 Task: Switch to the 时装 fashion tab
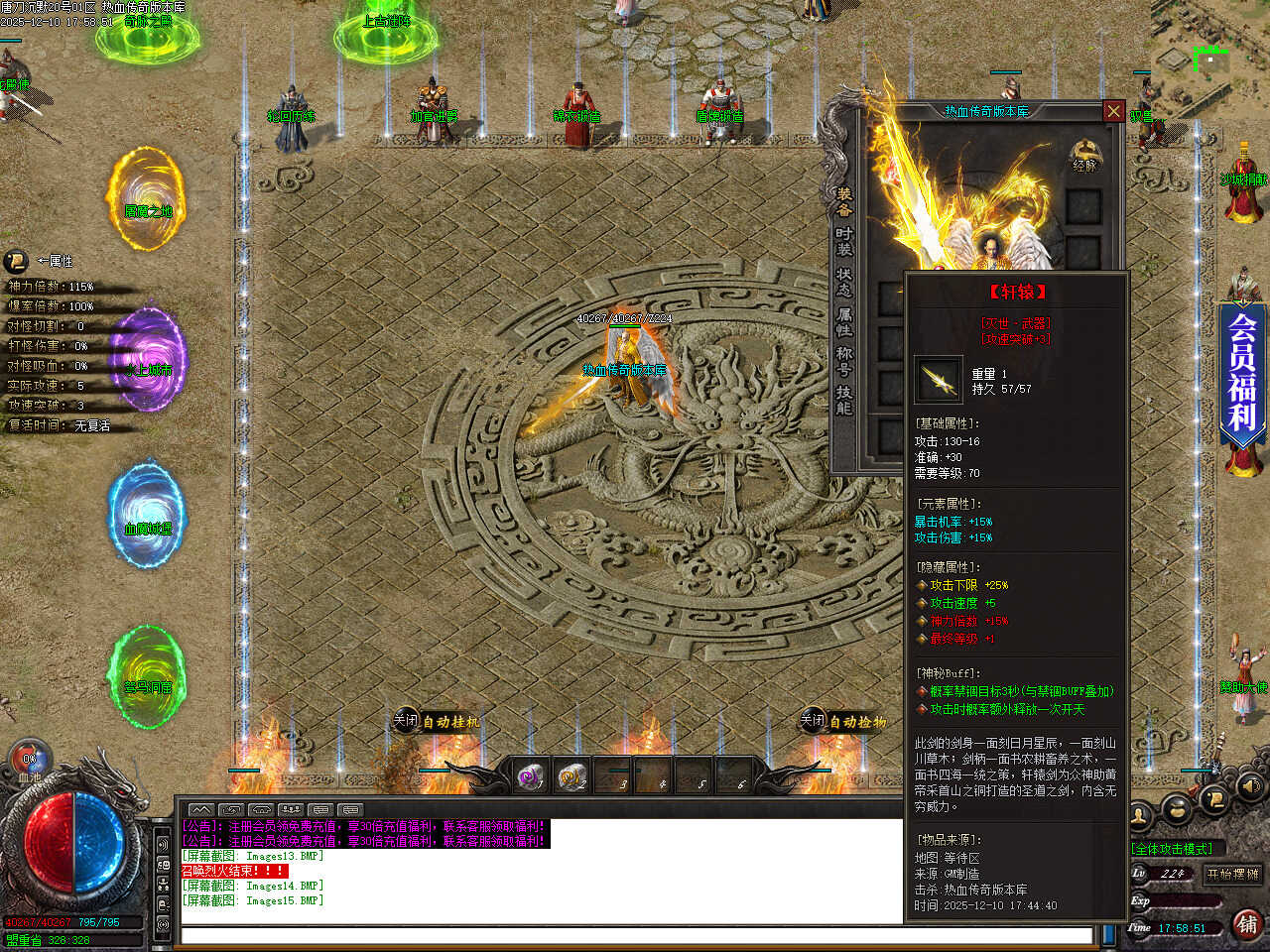844,243
